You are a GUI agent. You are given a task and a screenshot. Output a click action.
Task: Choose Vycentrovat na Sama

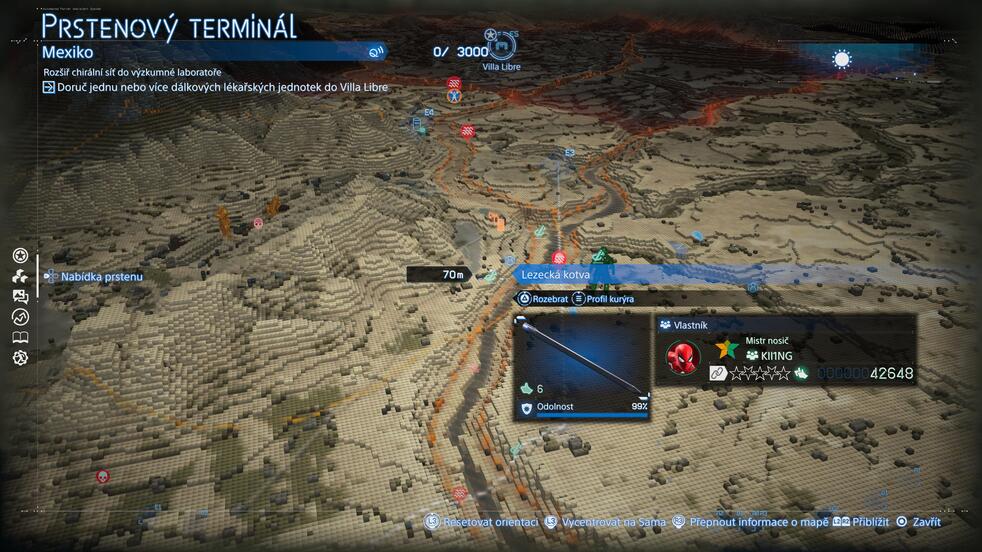click(x=606, y=522)
